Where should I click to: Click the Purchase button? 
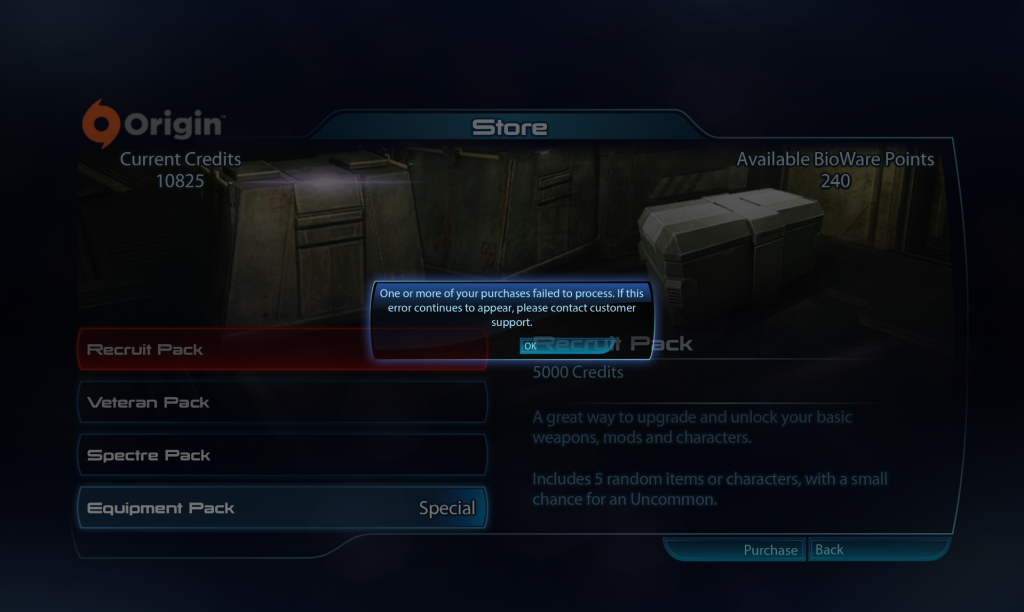click(770, 550)
